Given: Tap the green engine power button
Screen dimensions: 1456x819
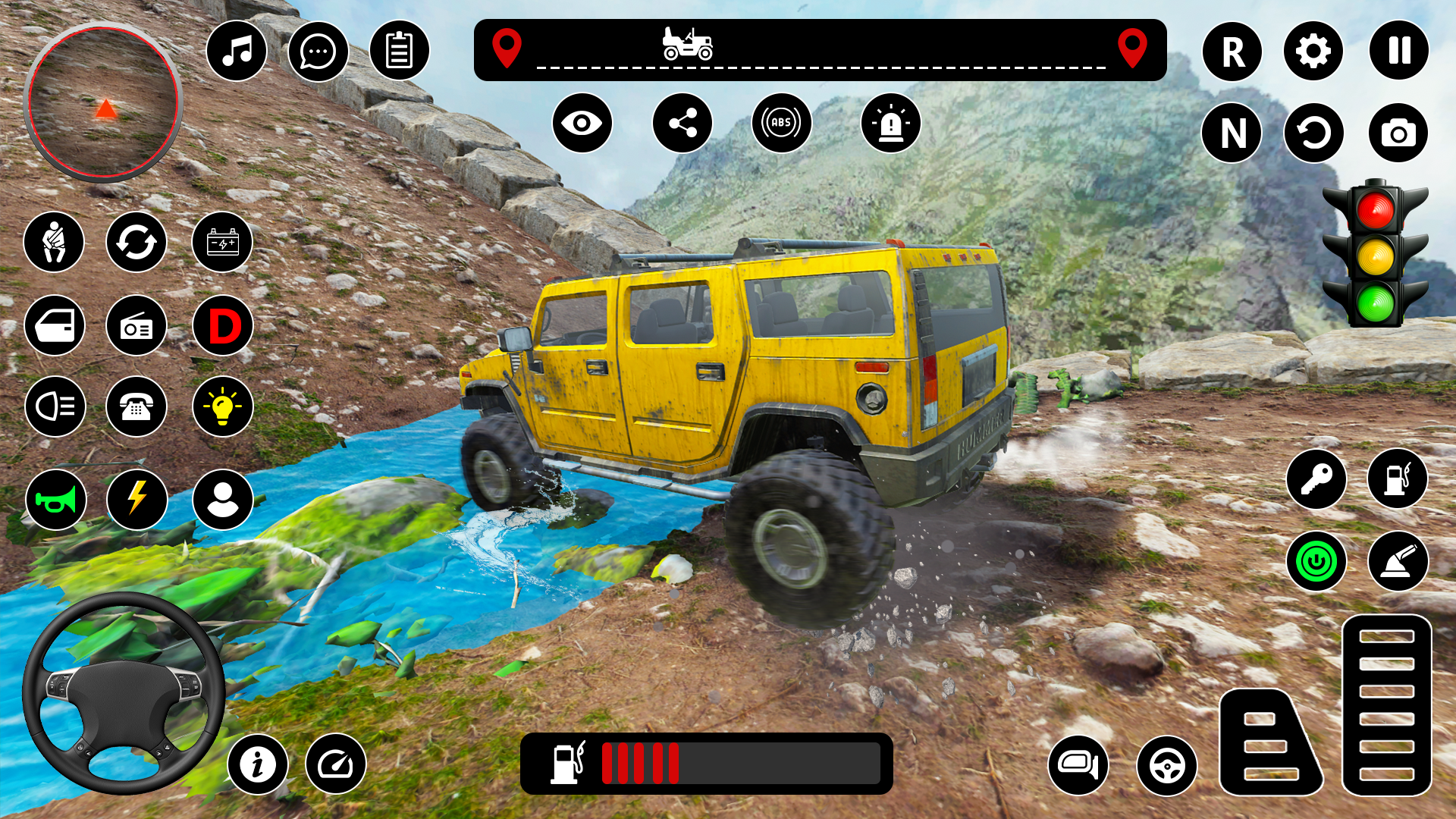Looking at the screenshot, I should coord(1316,562).
